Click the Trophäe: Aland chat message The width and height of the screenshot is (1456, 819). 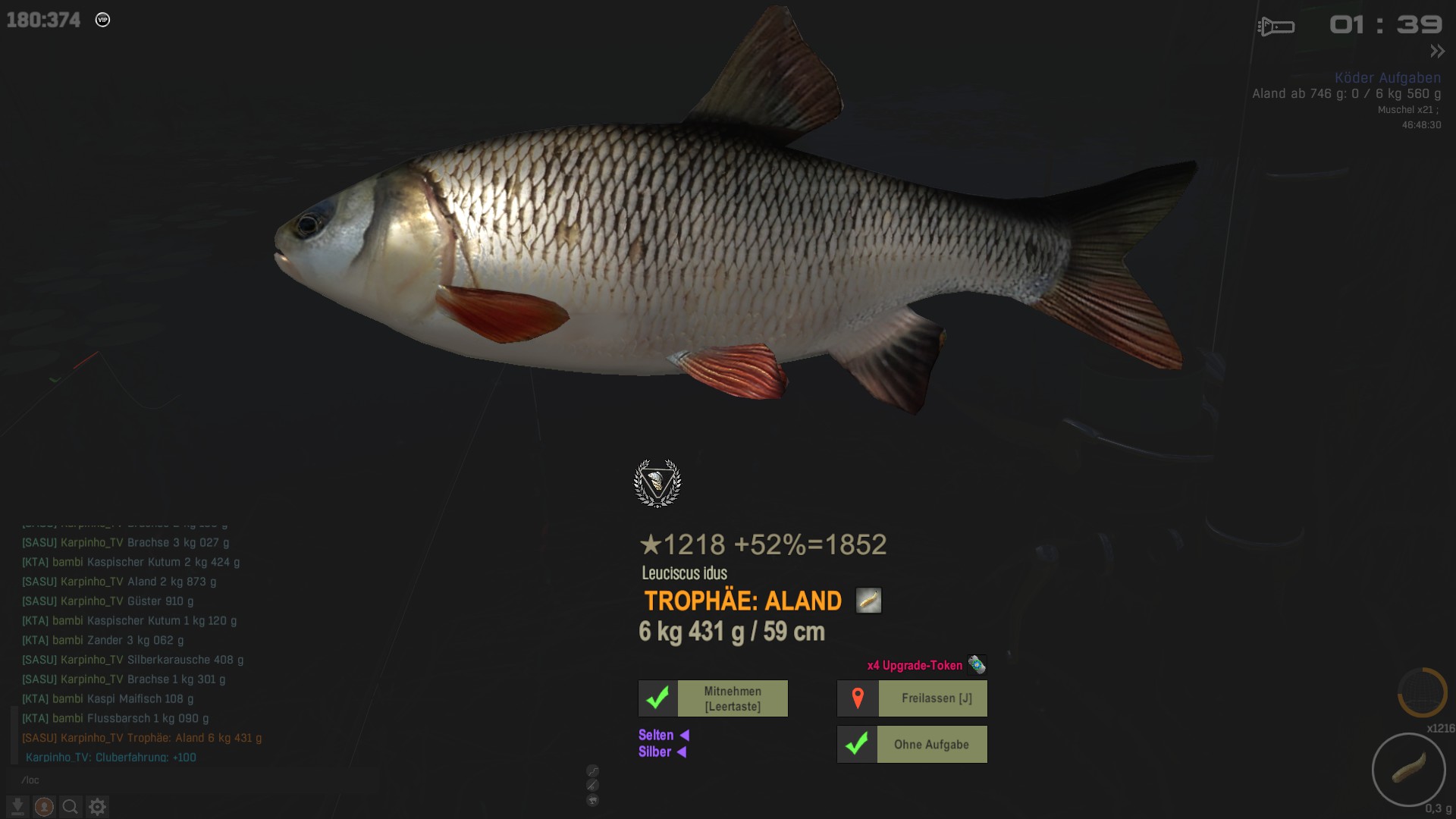point(142,738)
